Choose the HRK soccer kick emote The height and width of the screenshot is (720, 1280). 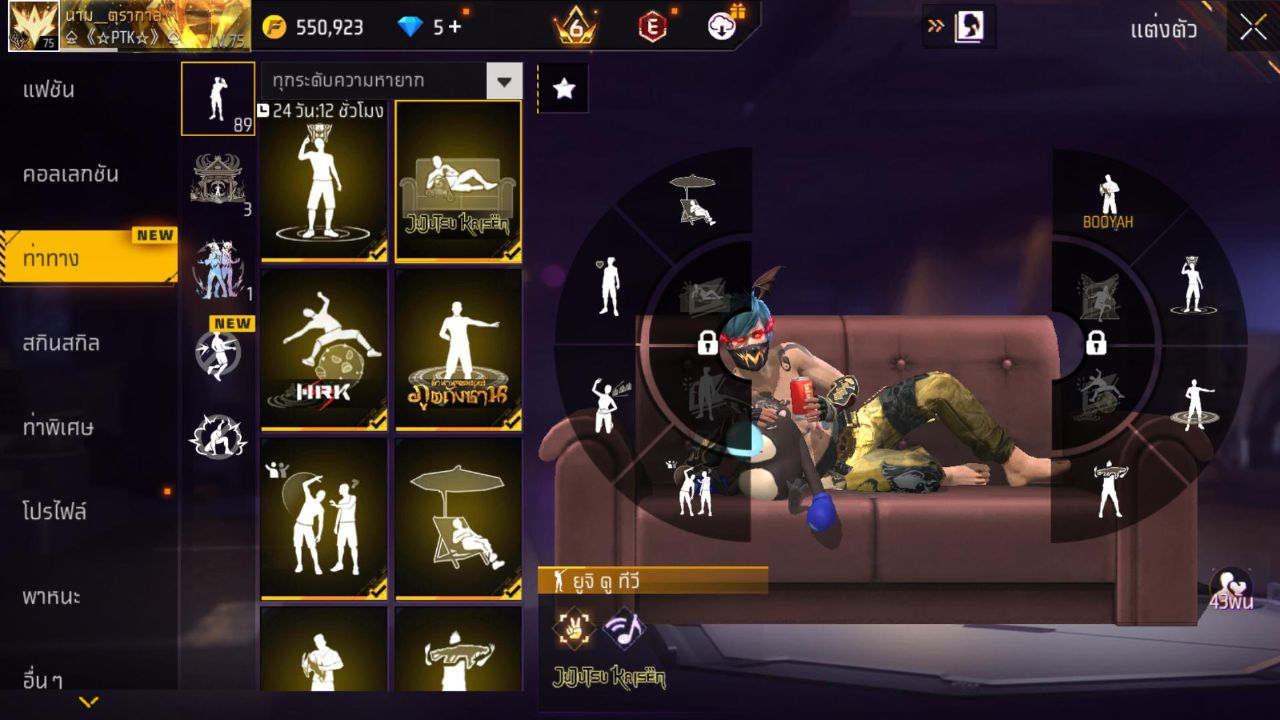[323, 349]
